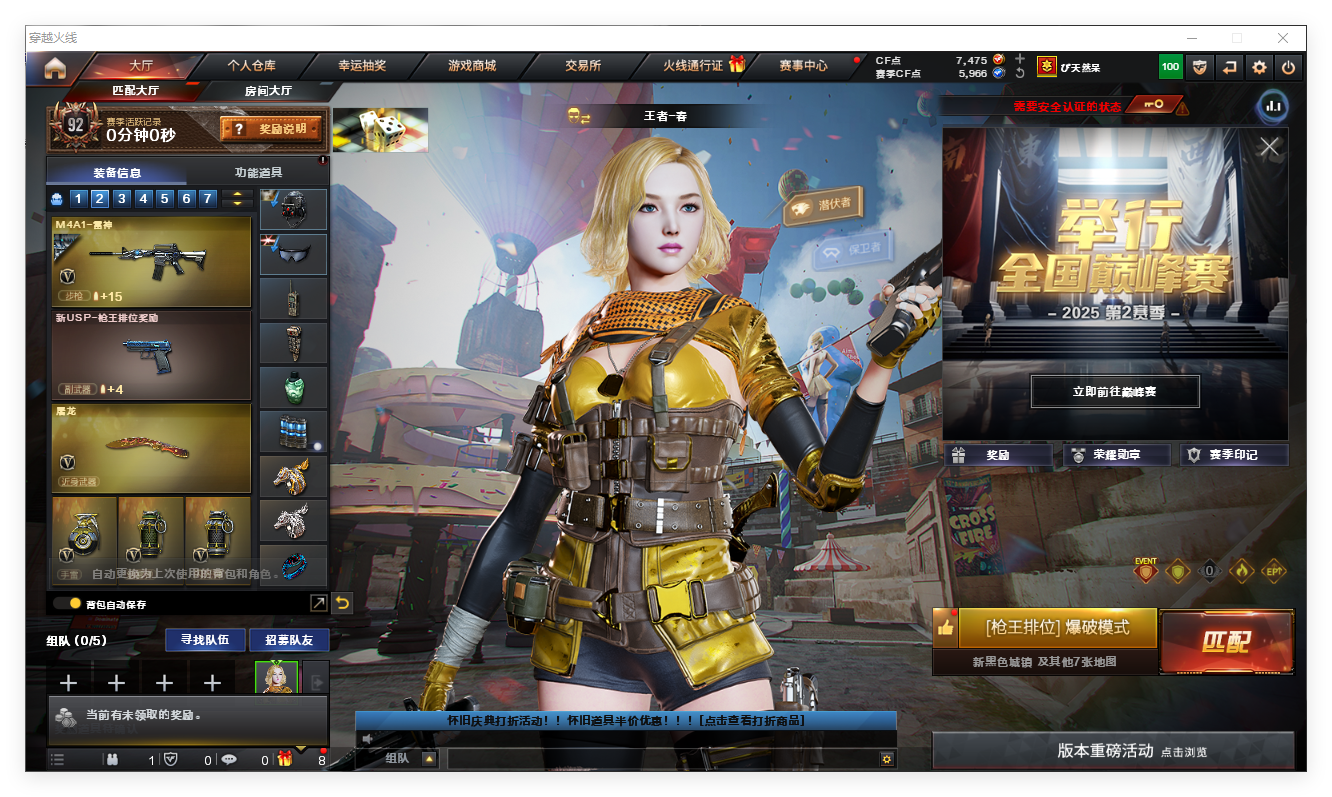Toggle 背包自动保存 switch
The image size is (1332, 797).
pyautogui.click(x=68, y=604)
